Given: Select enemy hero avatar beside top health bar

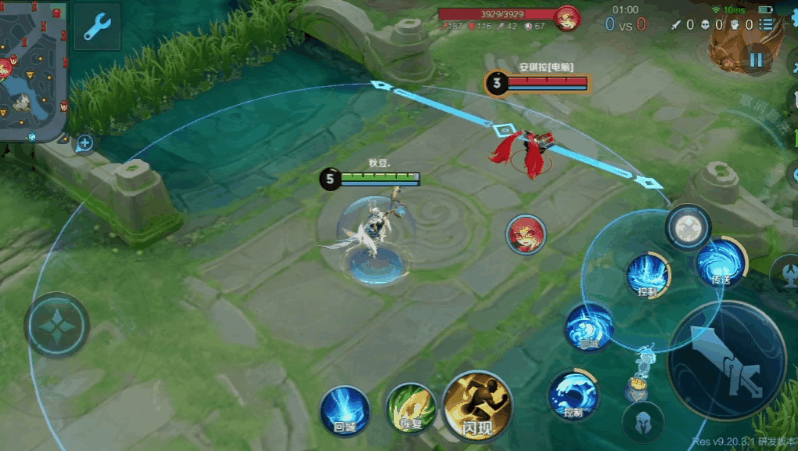Looking at the screenshot, I should click(x=567, y=18).
